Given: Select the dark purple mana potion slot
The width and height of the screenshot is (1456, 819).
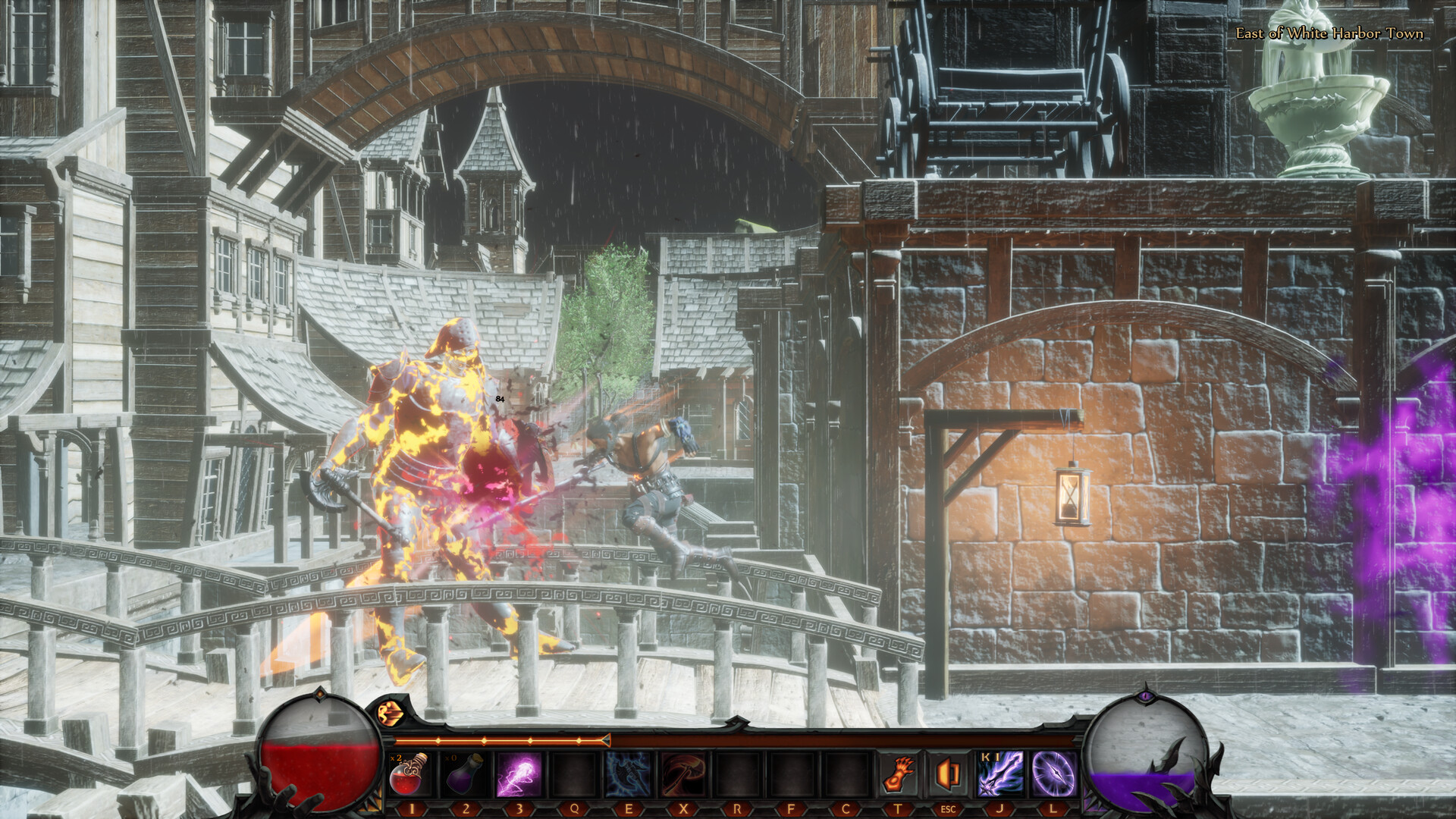Looking at the screenshot, I should [464, 774].
